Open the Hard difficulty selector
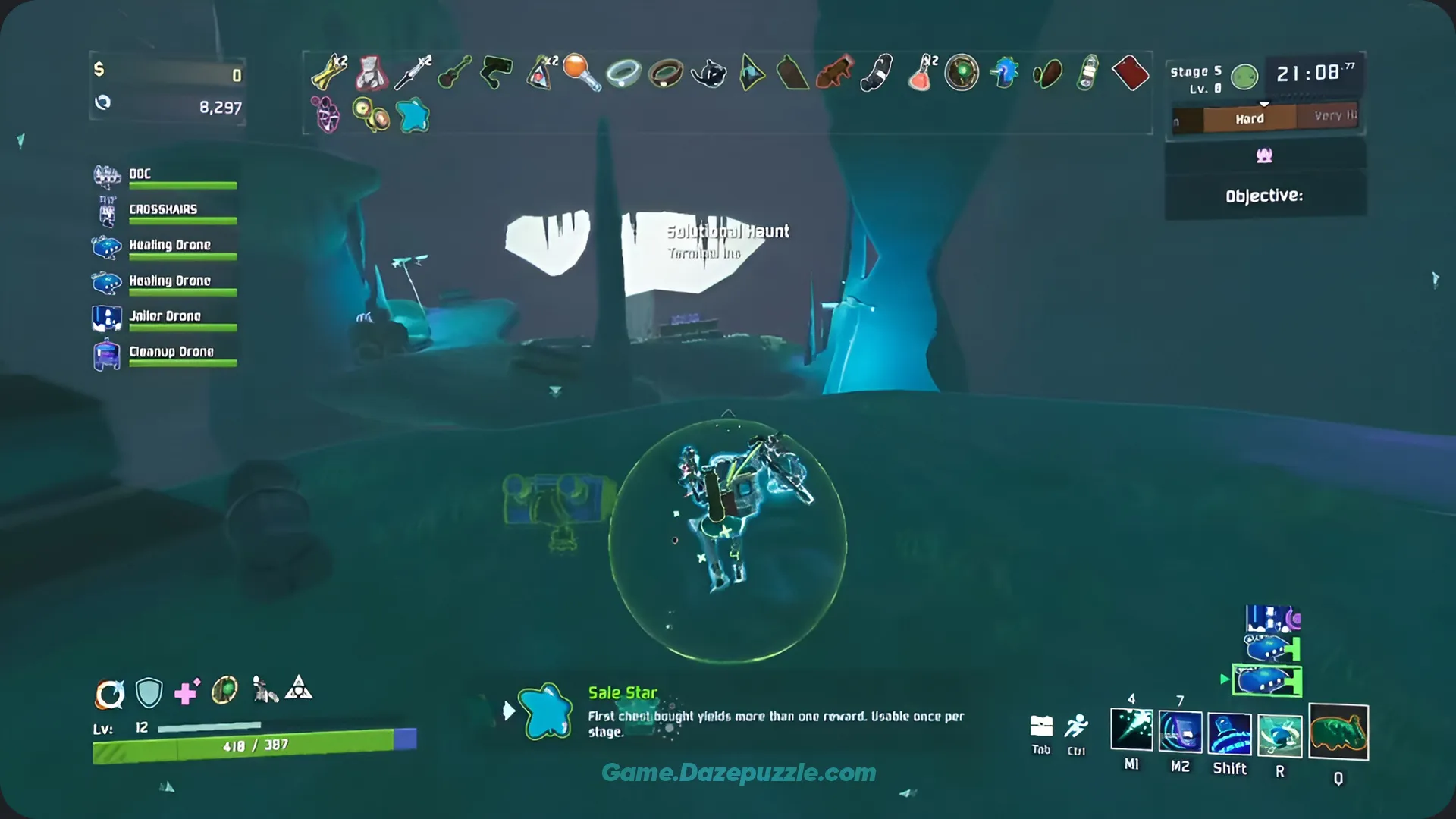Image resolution: width=1456 pixels, height=819 pixels. (x=1248, y=118)
